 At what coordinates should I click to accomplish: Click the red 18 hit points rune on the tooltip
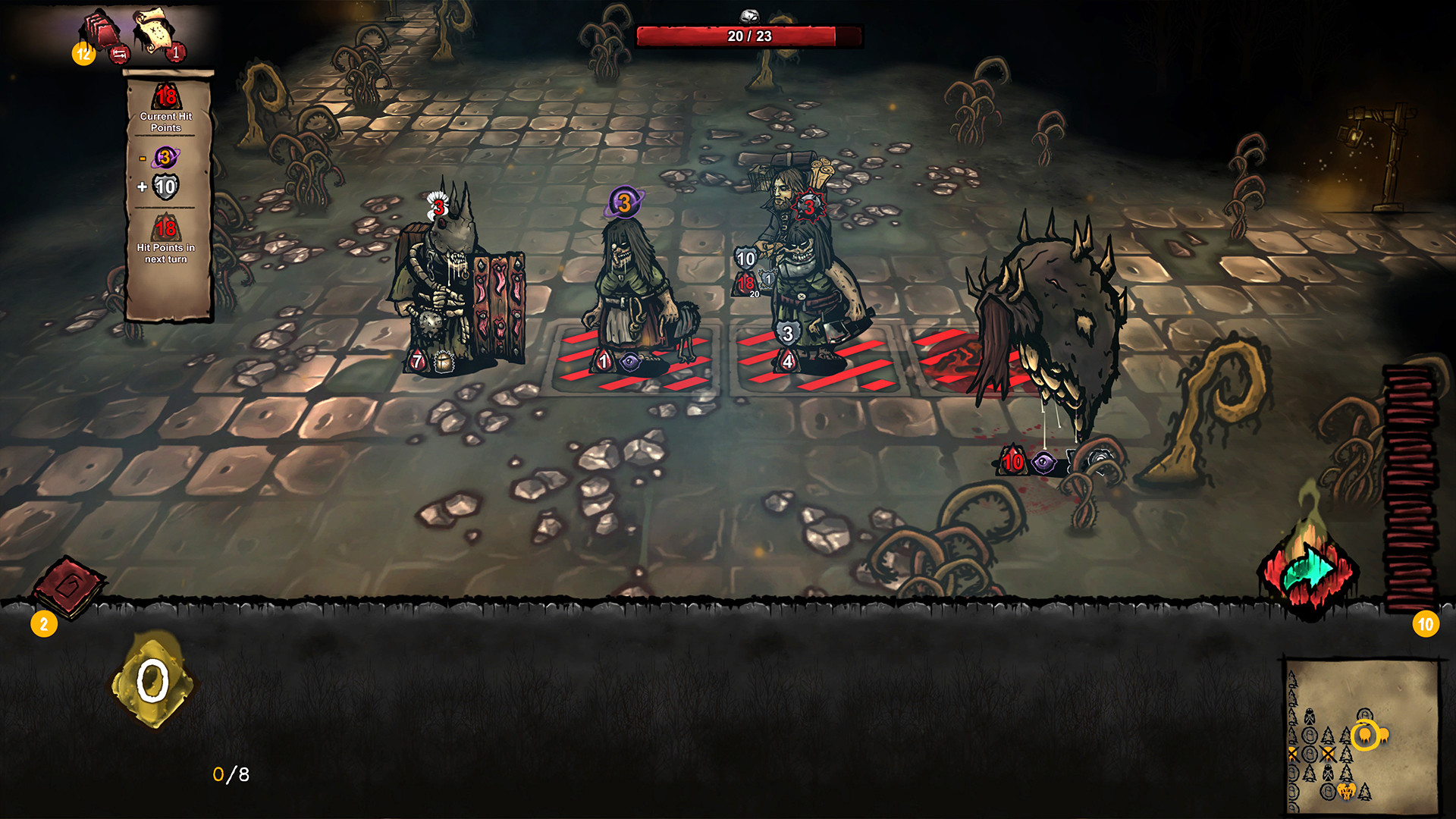click(167, 97)
